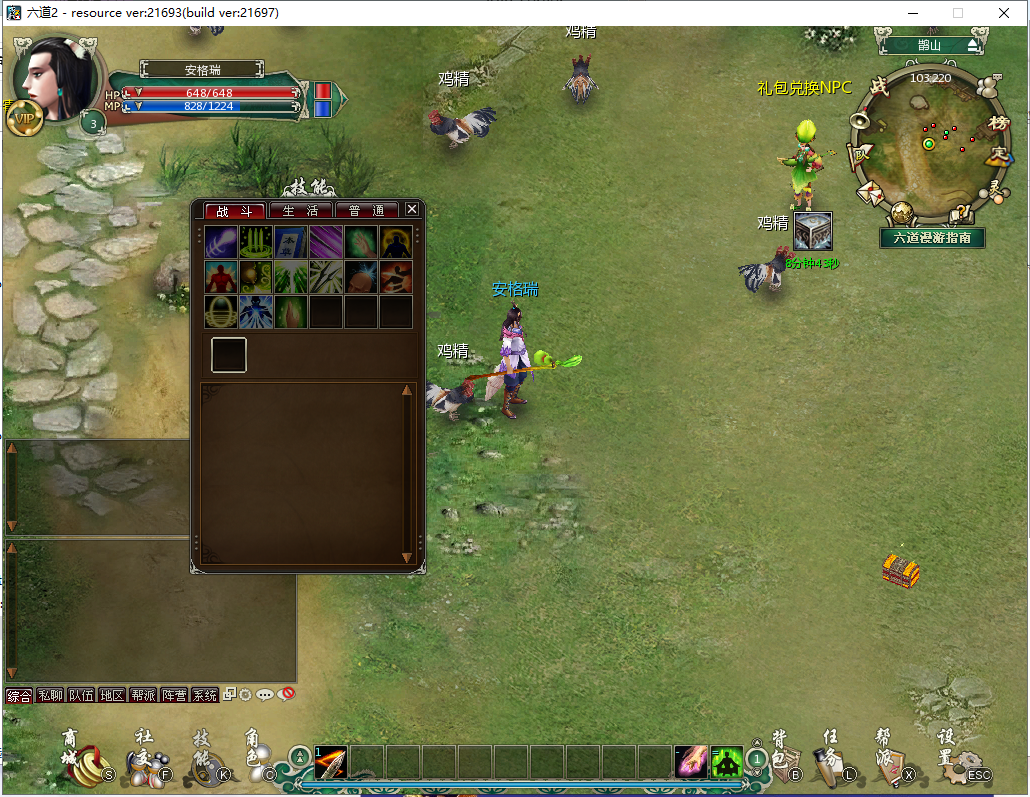The width and height of the screenshot is (1030, 797).
Task: Open the mail envelope icon by the minimap
Action: [869, 191]
